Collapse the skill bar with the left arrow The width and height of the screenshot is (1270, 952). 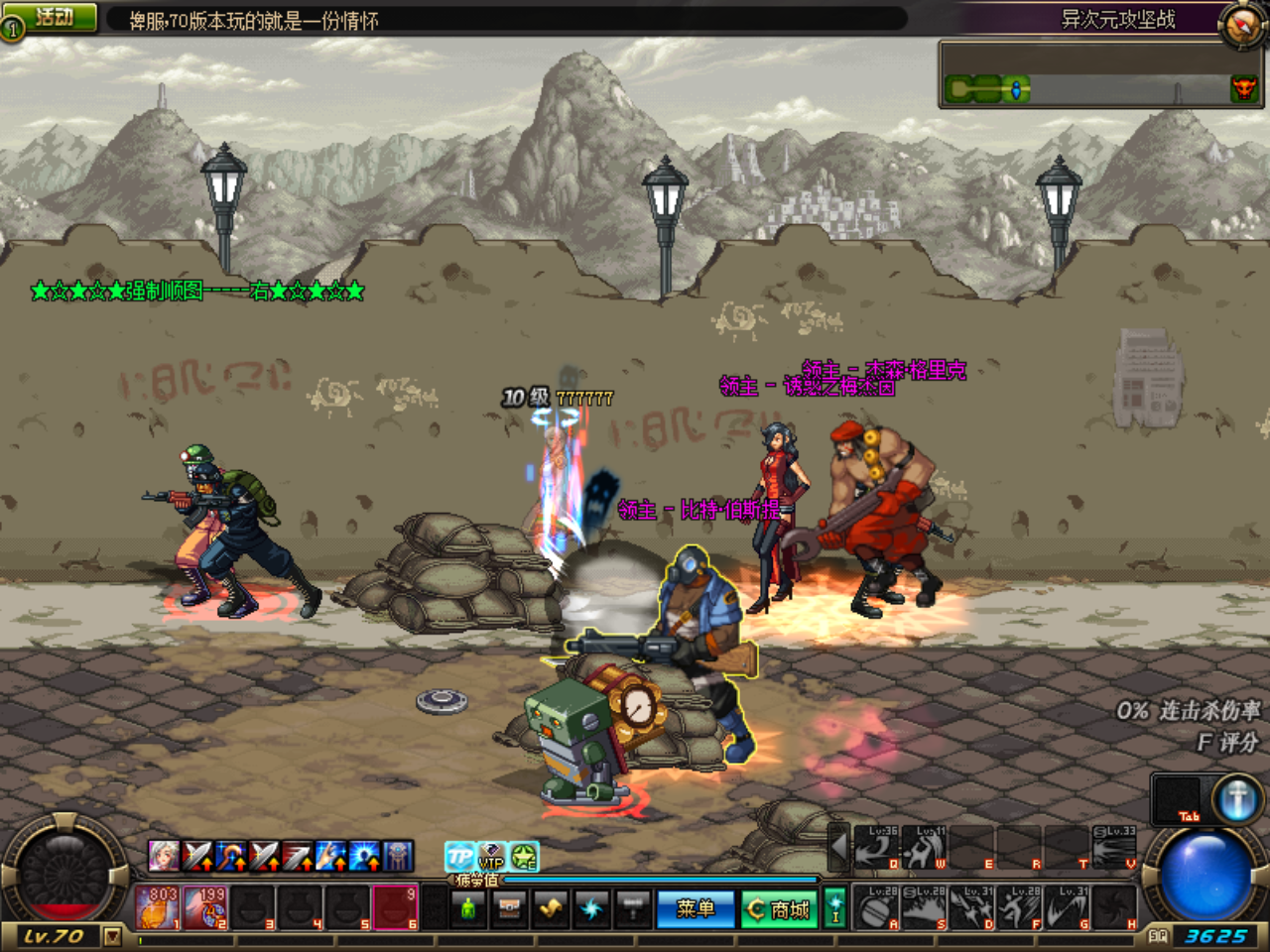tap(838, 848)
